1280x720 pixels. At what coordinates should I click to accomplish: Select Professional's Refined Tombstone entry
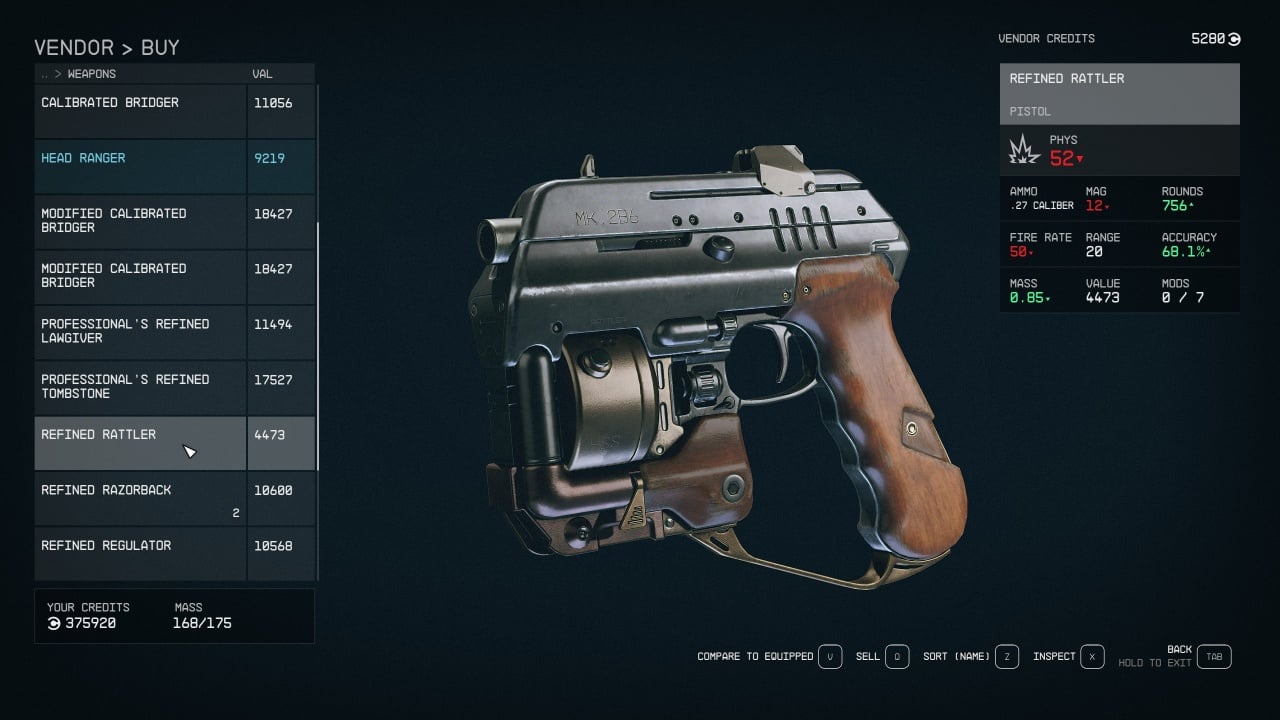click(140, 387)
